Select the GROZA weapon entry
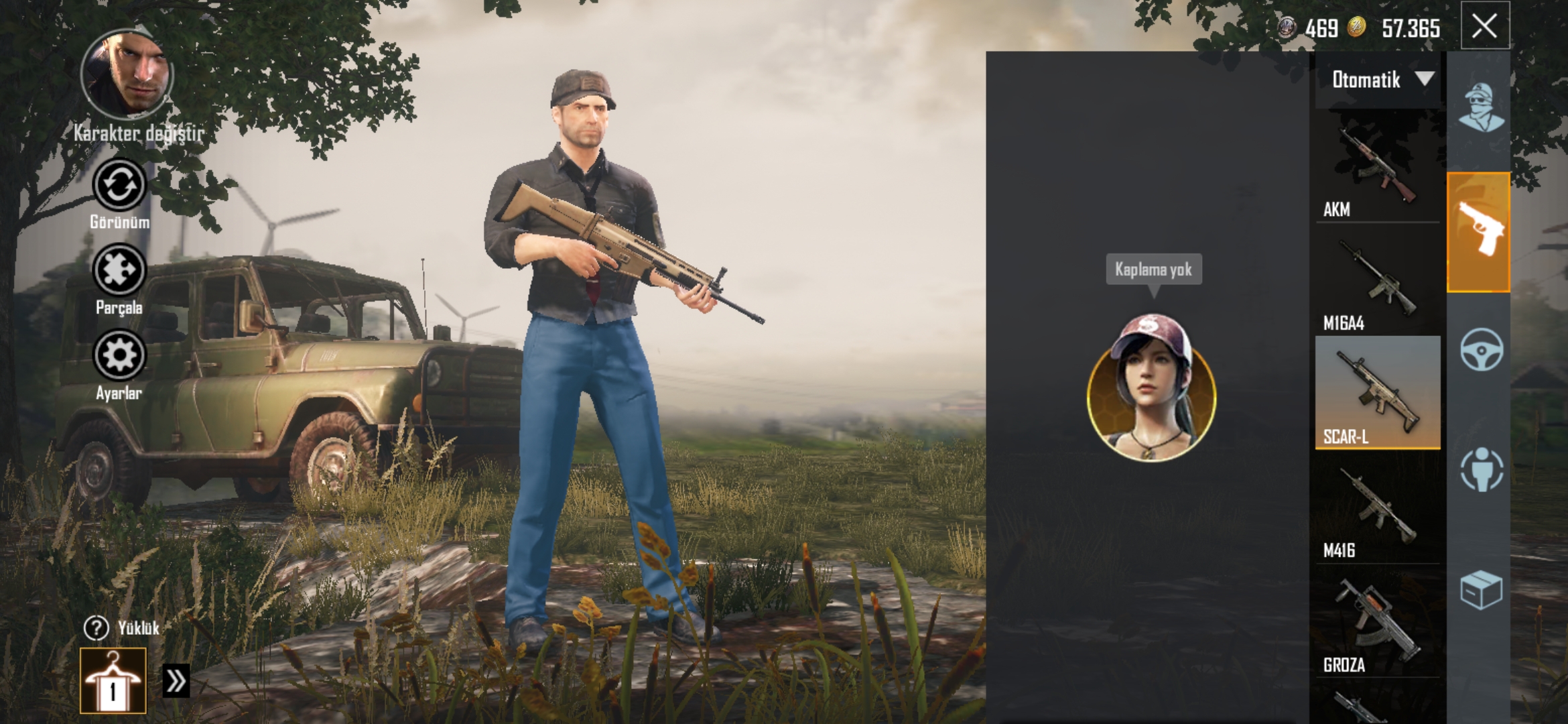 pos(1377,623)
